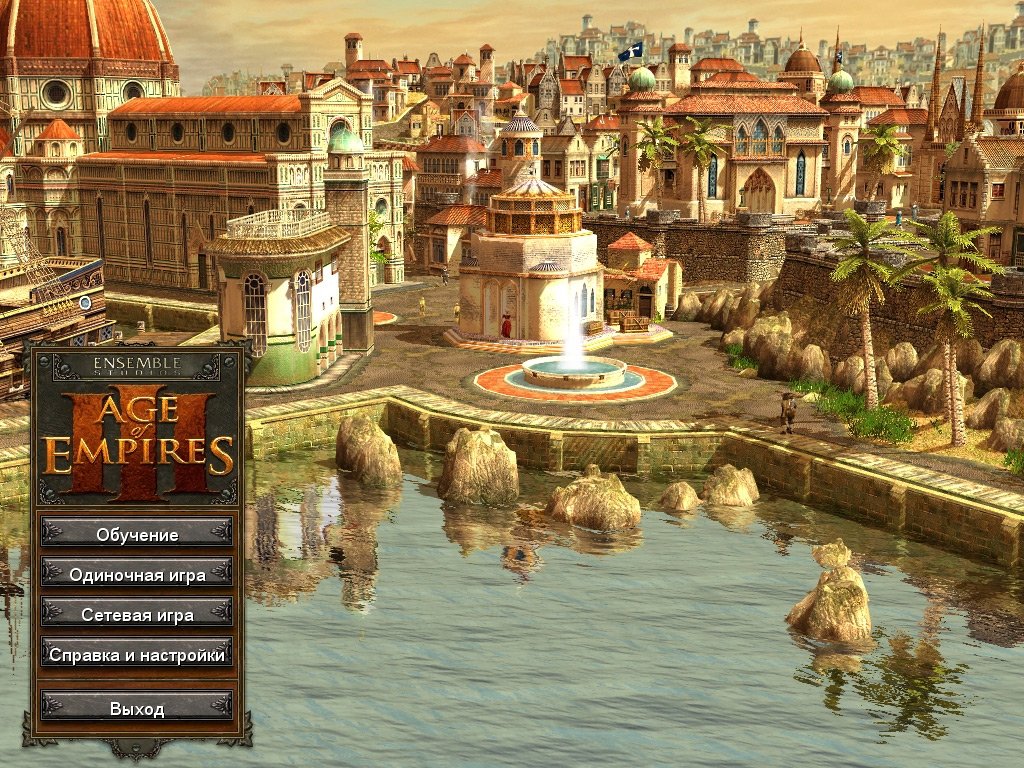Select Одиночная игра single player
The image size is (1024, 768).
pos(137,575)
